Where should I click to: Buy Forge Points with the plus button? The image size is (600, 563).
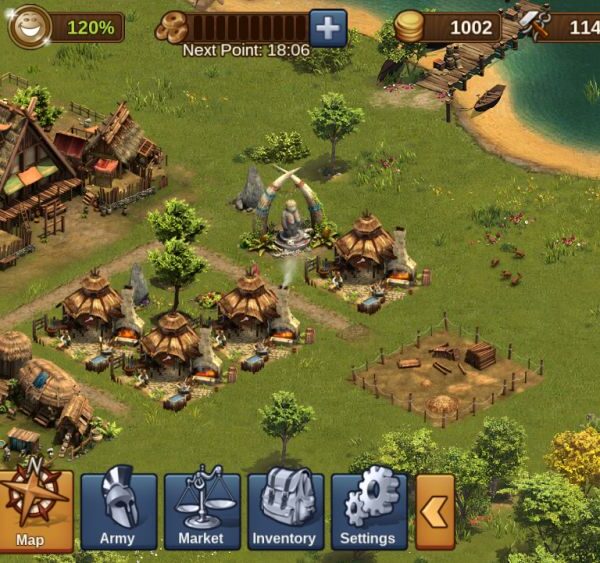click(328, 27)
